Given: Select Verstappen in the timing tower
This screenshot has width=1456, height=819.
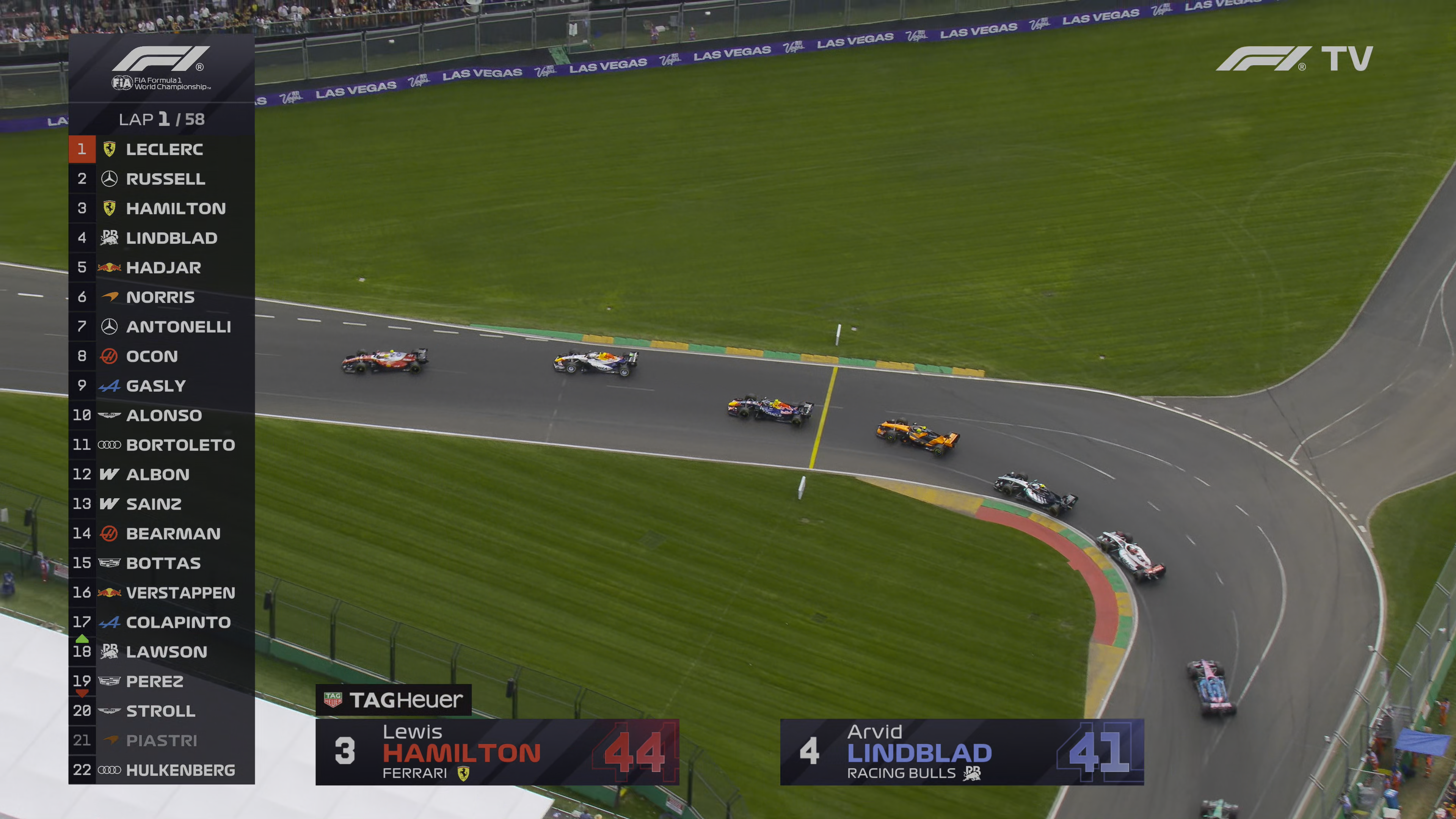Looking at the screenshot, I should (162, 592).
